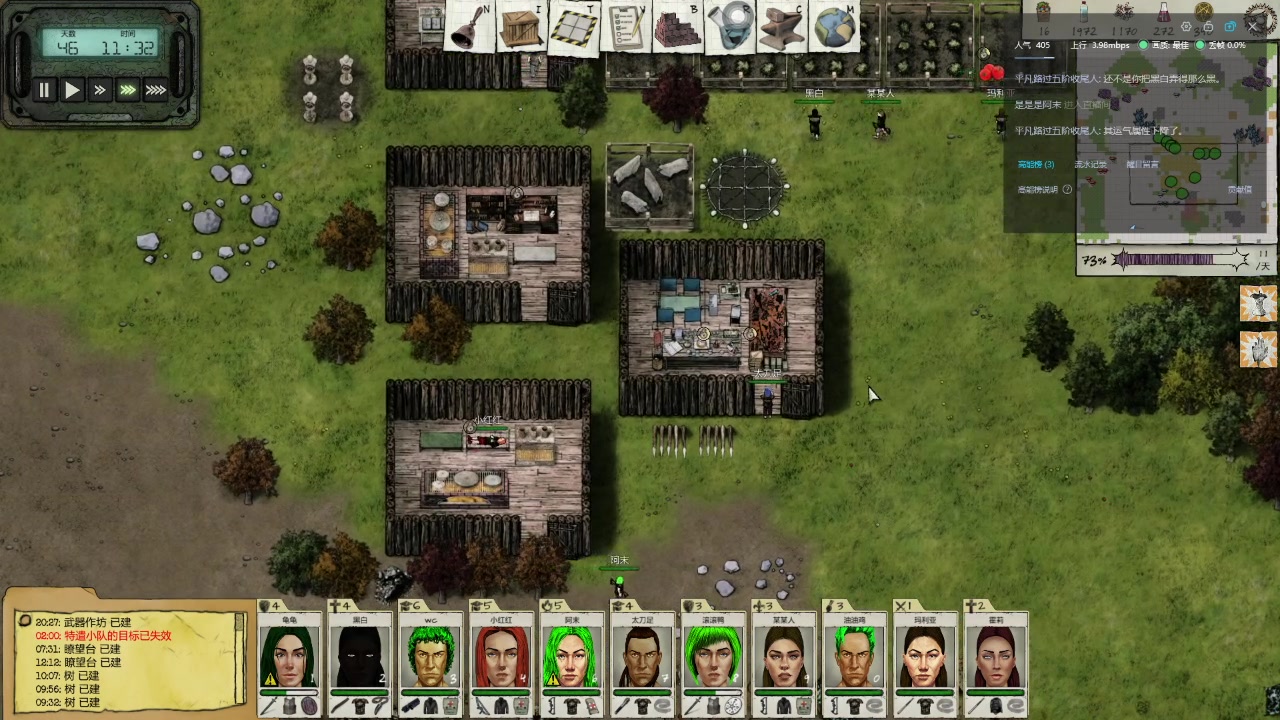1280x720 pixels.
Task: Close the stream overlay with the X
Action: pos(1255,27)
